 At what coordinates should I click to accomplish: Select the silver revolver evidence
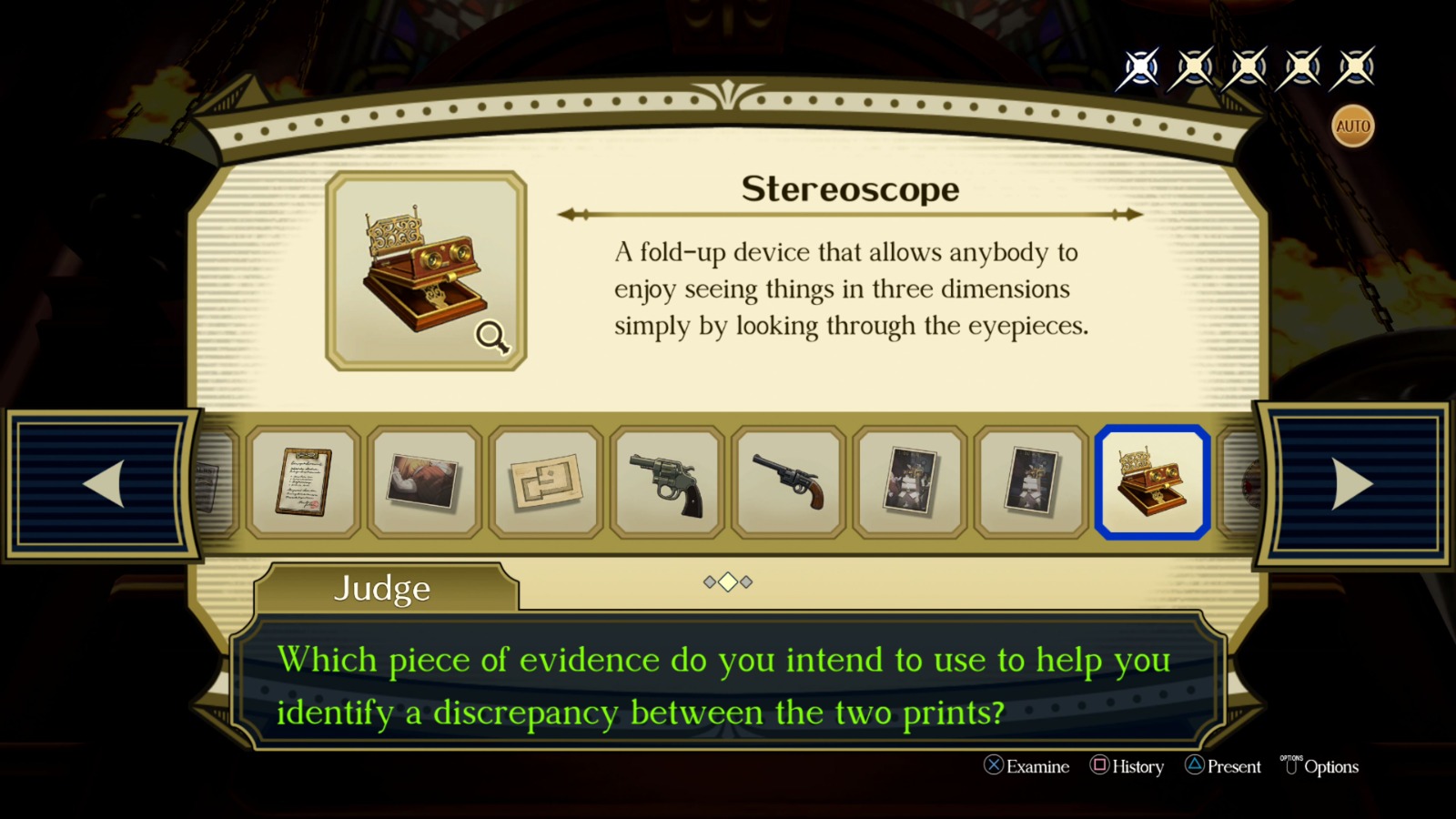tap(667, 482)
